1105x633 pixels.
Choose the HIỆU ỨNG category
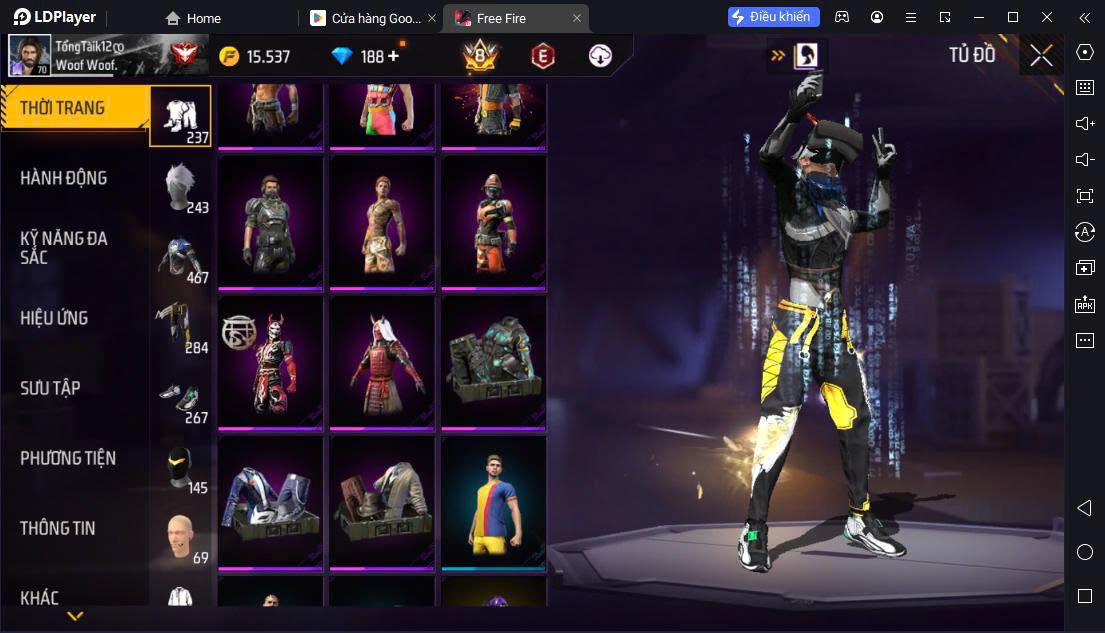point(55,318)
